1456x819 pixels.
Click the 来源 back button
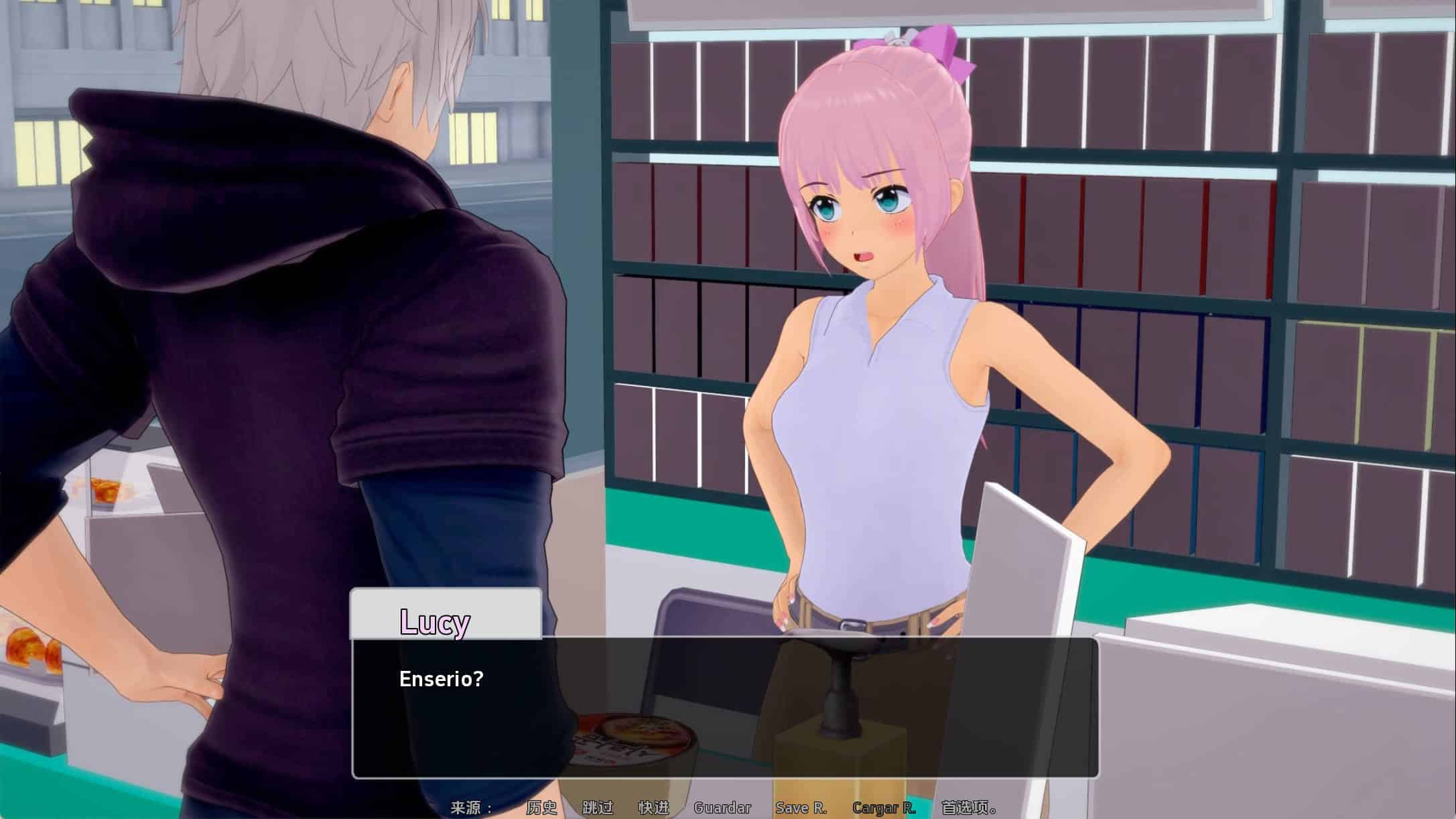point(472,808)
